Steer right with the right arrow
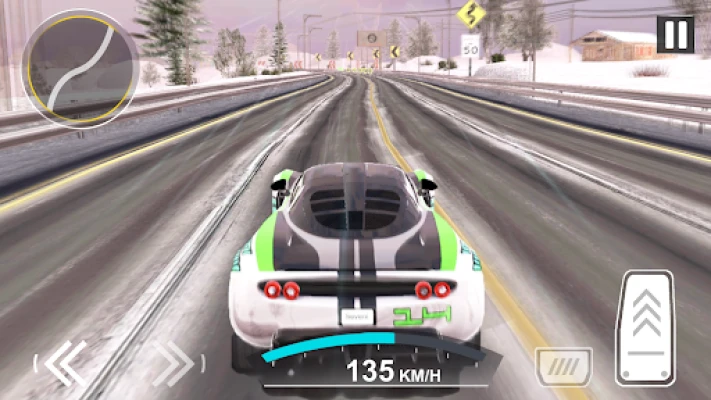Viewport: 711px width, 400px height. tap(172, 362)
